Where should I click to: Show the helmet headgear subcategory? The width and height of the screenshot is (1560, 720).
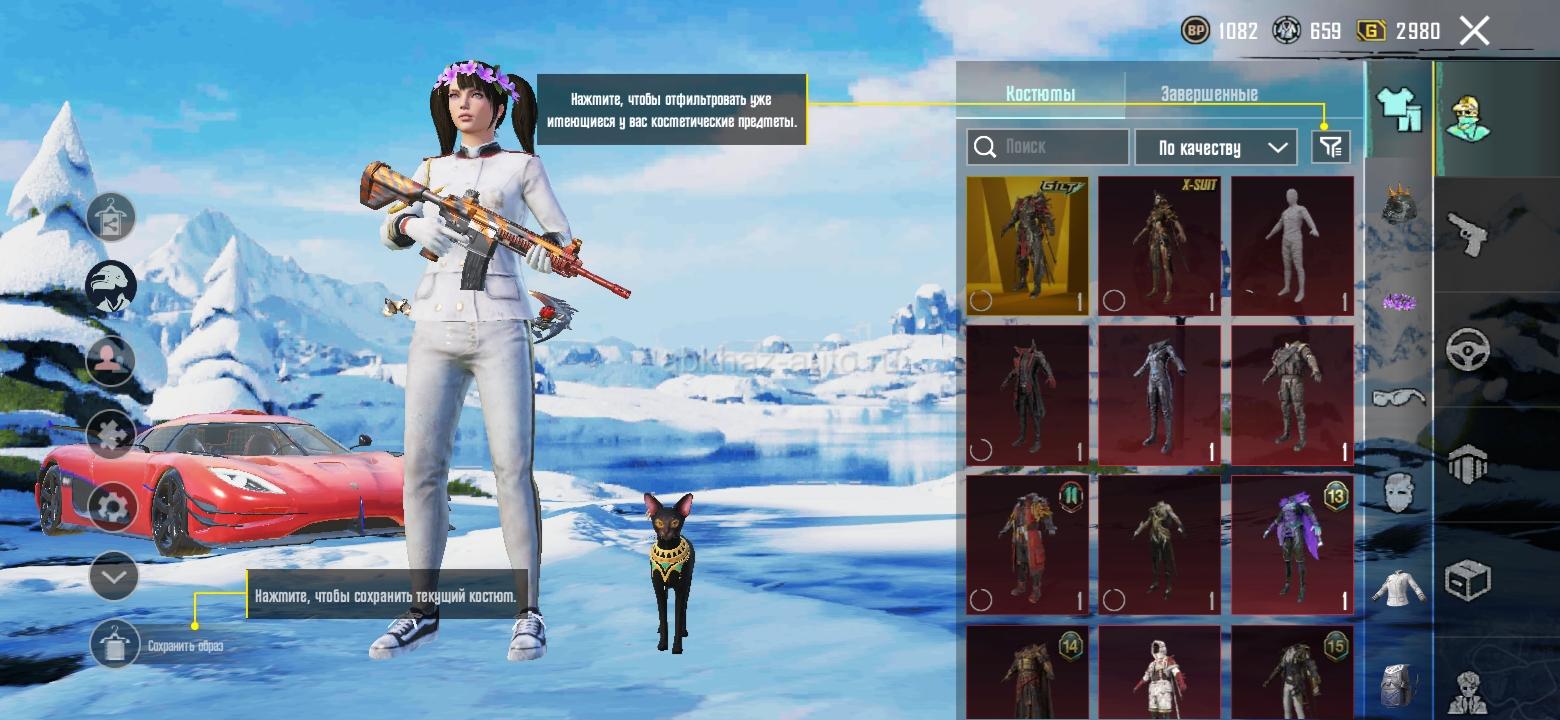[1398, 205]
